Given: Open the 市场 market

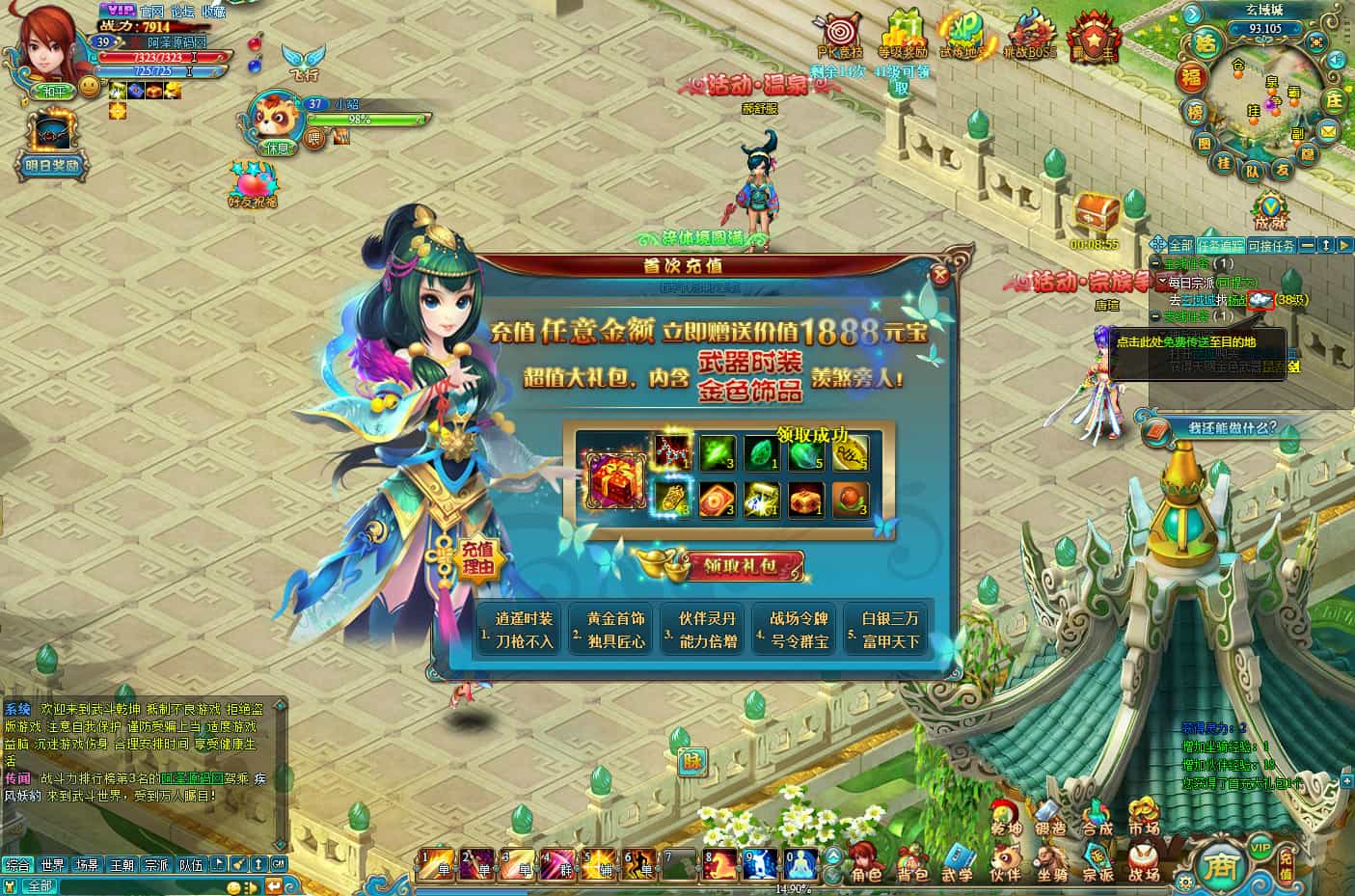Looking at the screenshot, I should pyautogui.click(x=1144, y=816).
